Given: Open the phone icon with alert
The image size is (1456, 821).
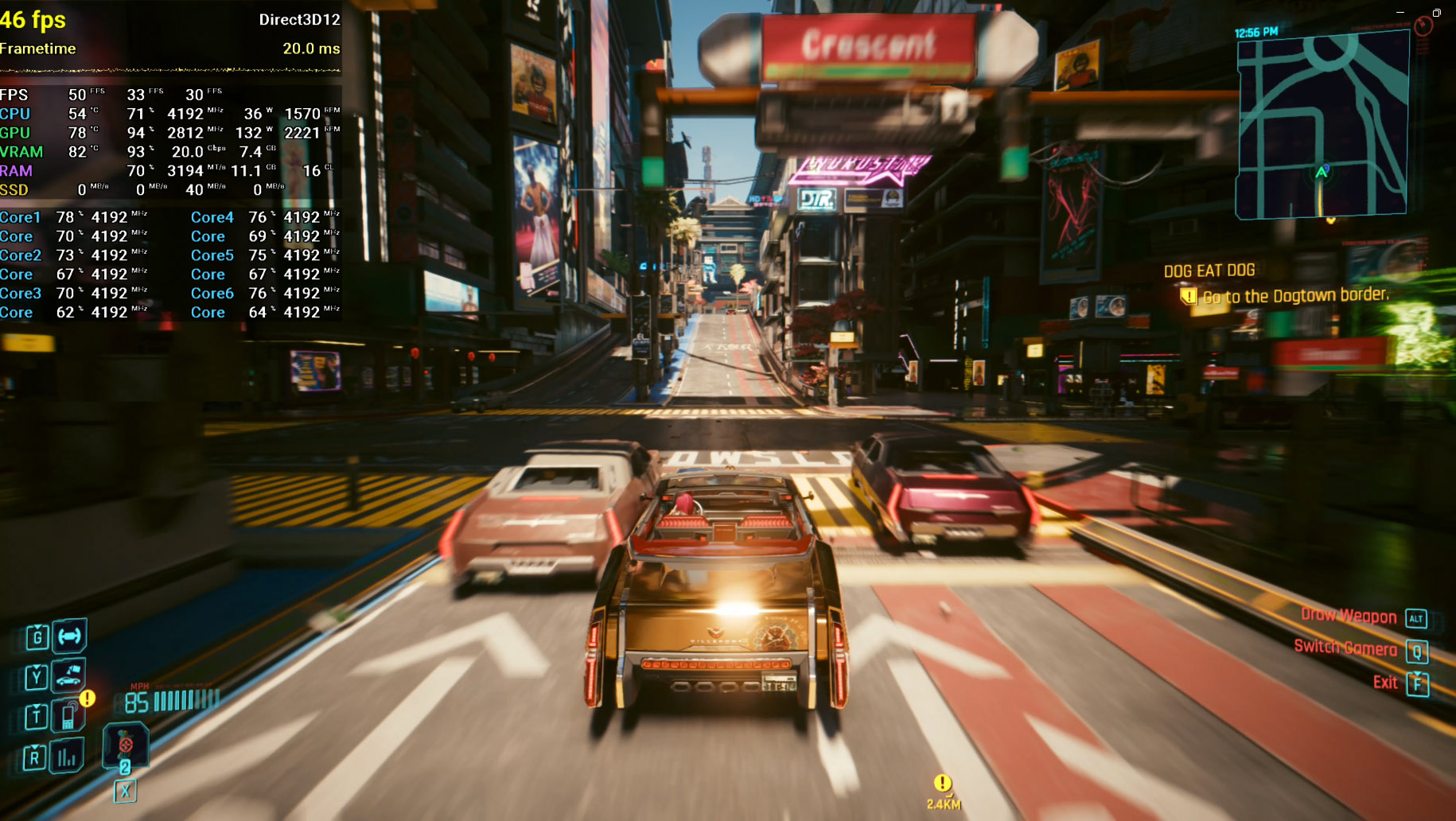Looking at the screenshot, I should point(69,716).
